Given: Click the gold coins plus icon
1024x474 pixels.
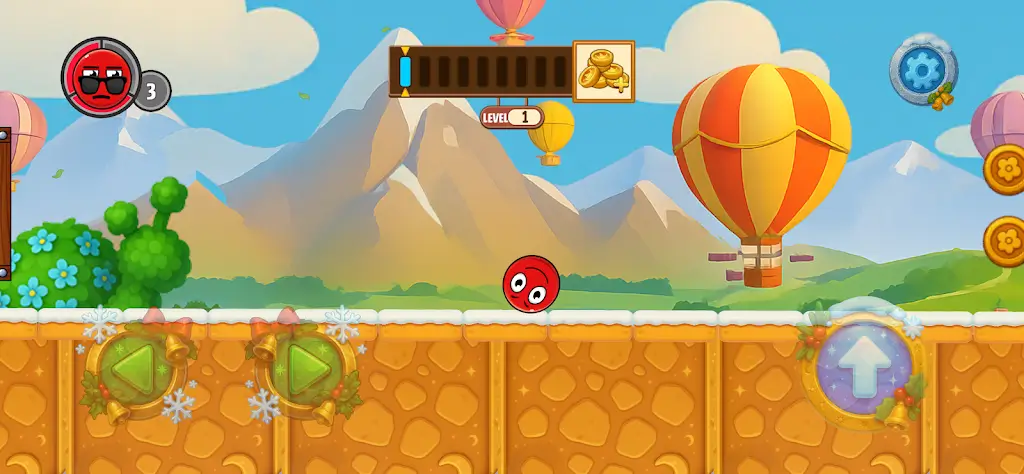Looking at the screenshot, I should [x=603, y=71].
